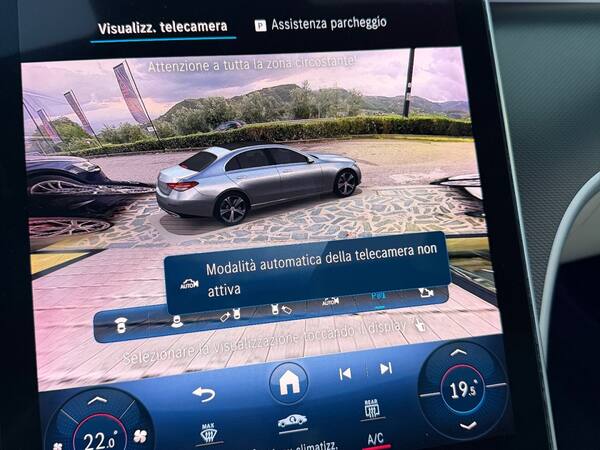The width and height of the screenshot is (600, 450).
Task: Toggle the A/C button
Action: point(375,438)
